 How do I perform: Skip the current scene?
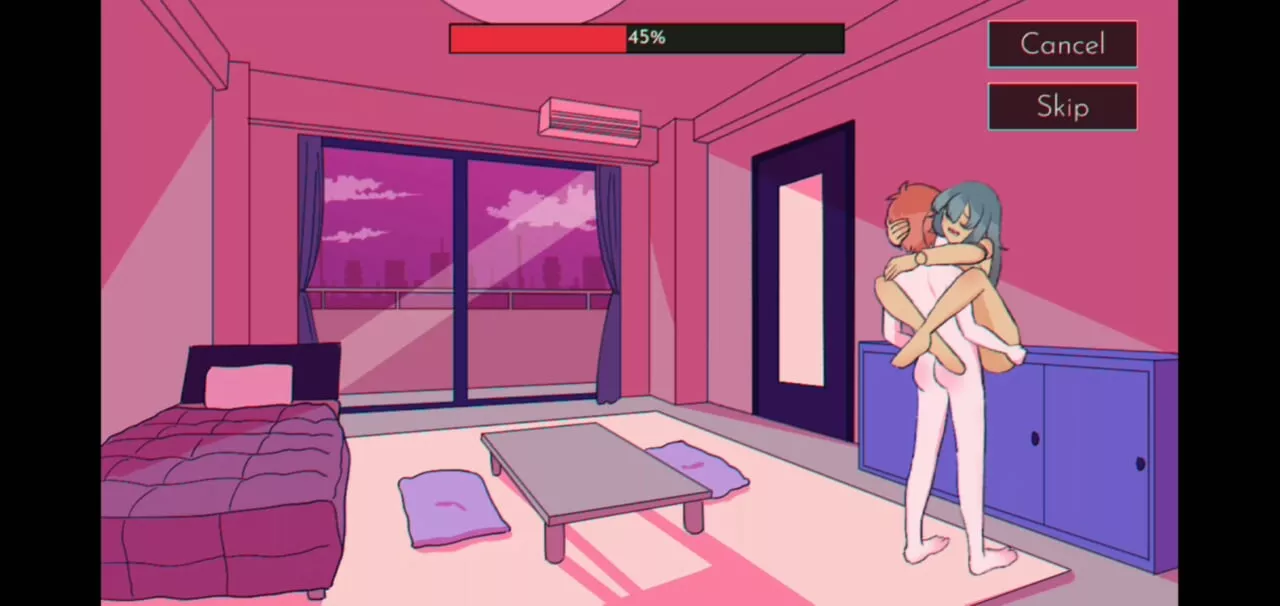tap(1062, 107)
